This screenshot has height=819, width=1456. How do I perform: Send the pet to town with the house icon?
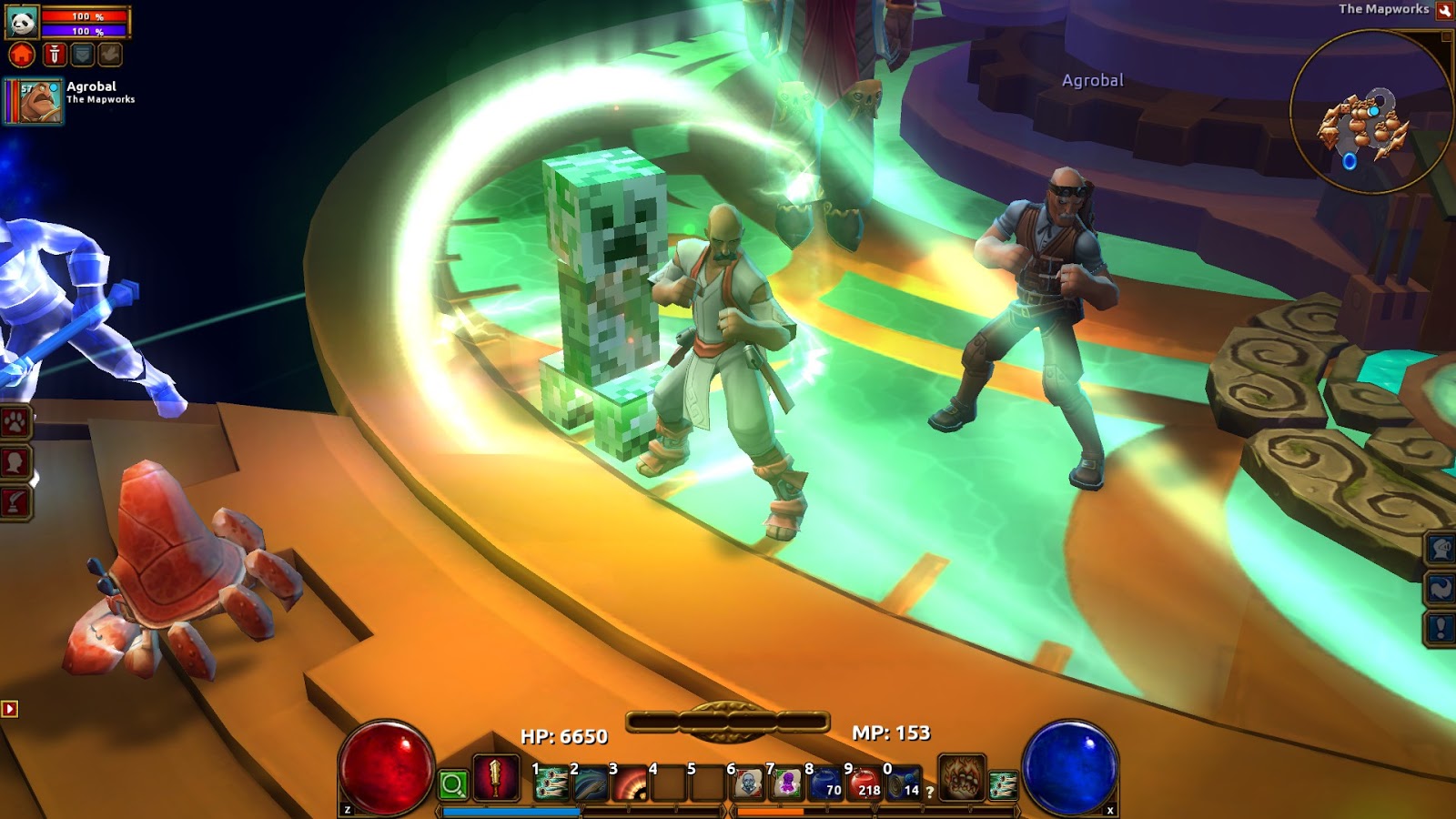click(x=22, y=56)
